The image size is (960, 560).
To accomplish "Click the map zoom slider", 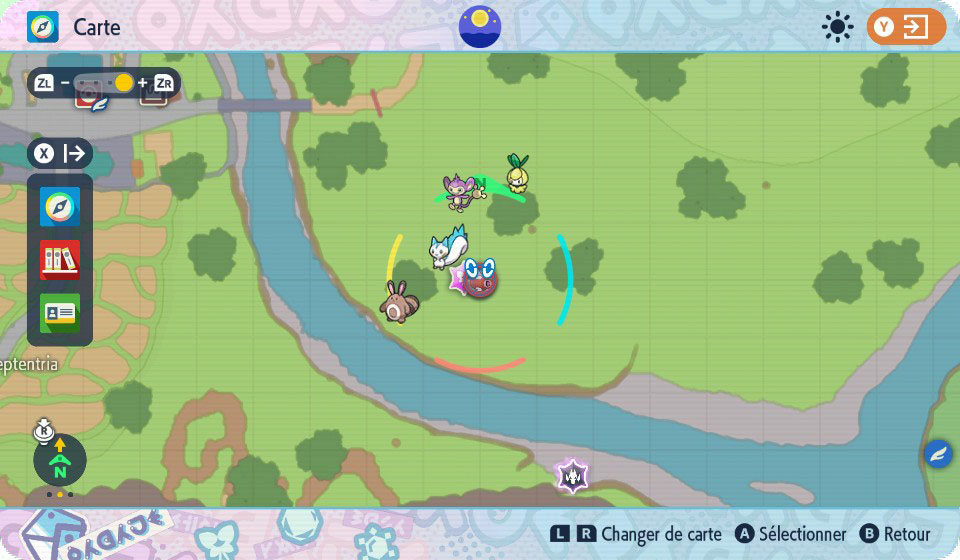I will (x=104, y=83).
